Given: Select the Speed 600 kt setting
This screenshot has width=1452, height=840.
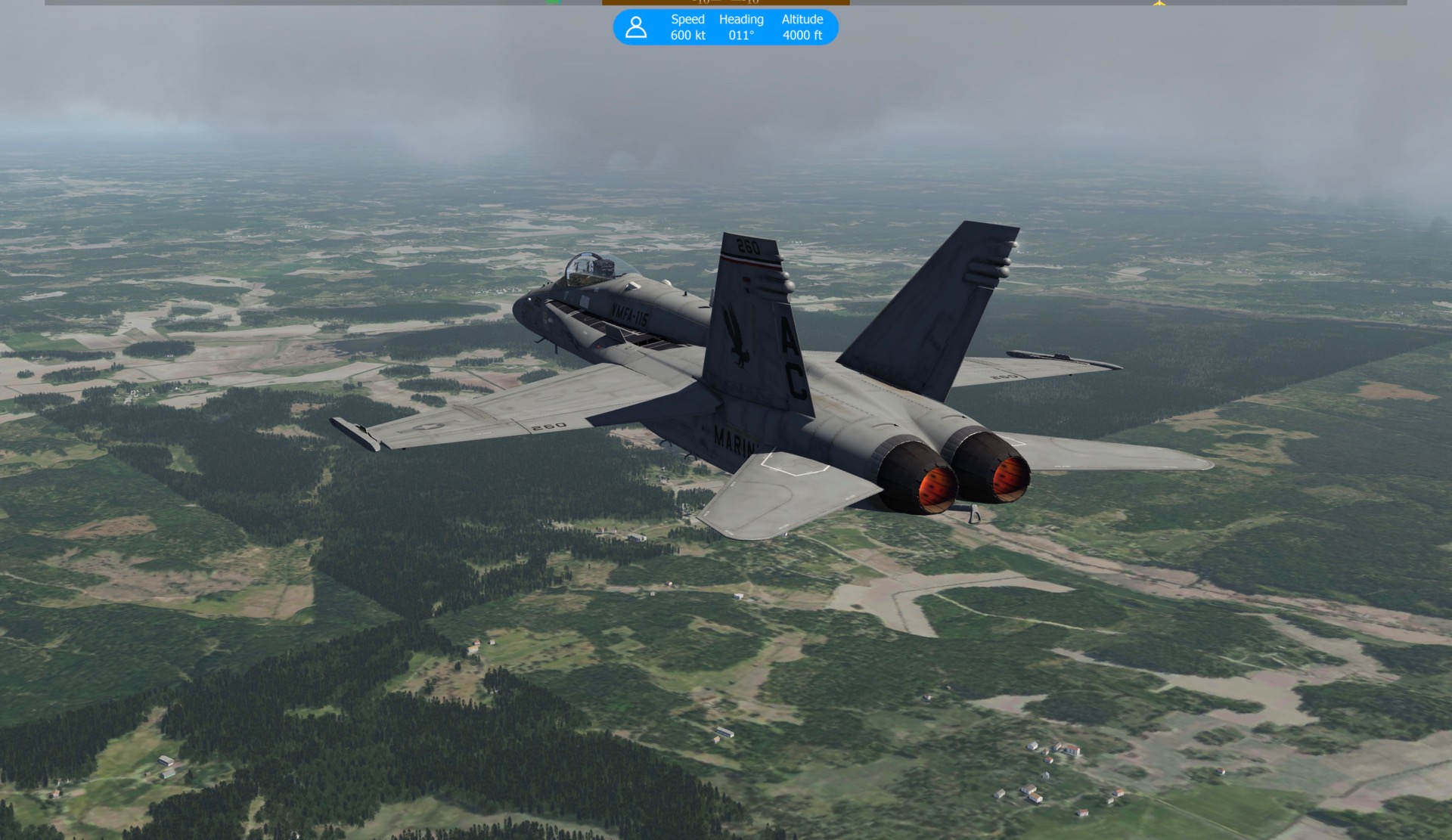Looking at the screenshot, I should point(687,27).
